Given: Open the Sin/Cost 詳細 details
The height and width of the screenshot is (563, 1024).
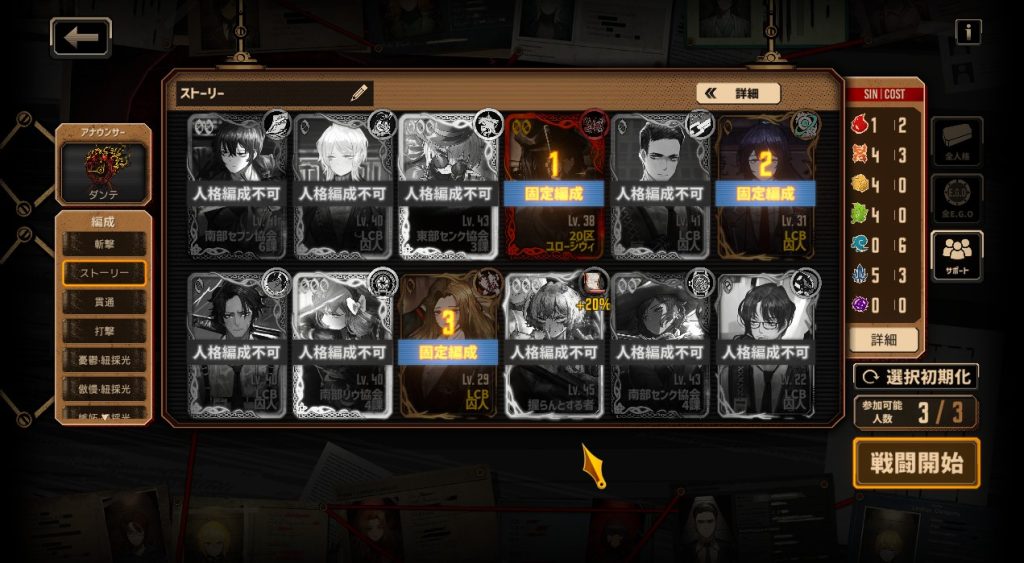Looking at the screenshot, I should click(883, 339).
